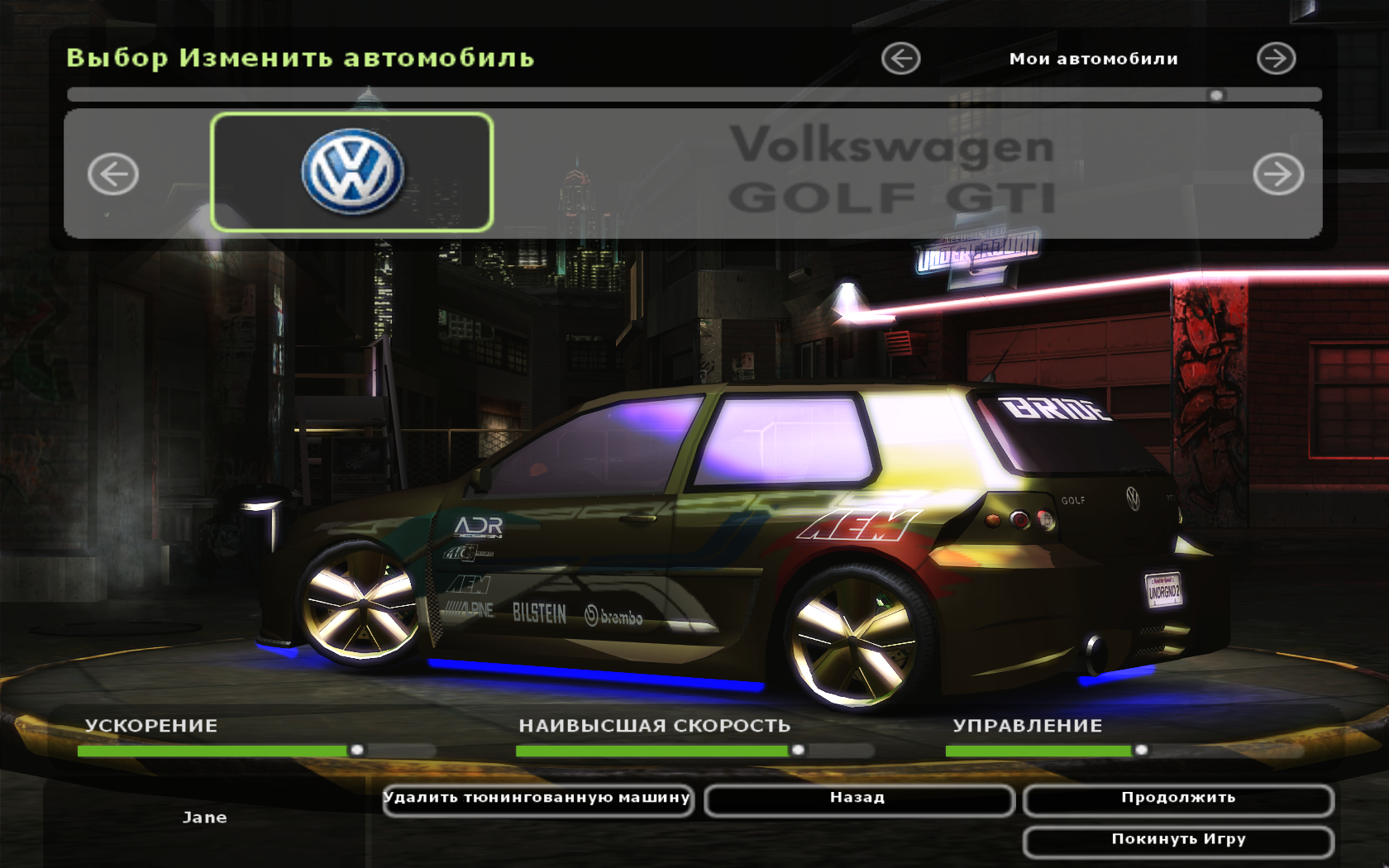Show the next car with the right arrow

(x=1277, y=174)
